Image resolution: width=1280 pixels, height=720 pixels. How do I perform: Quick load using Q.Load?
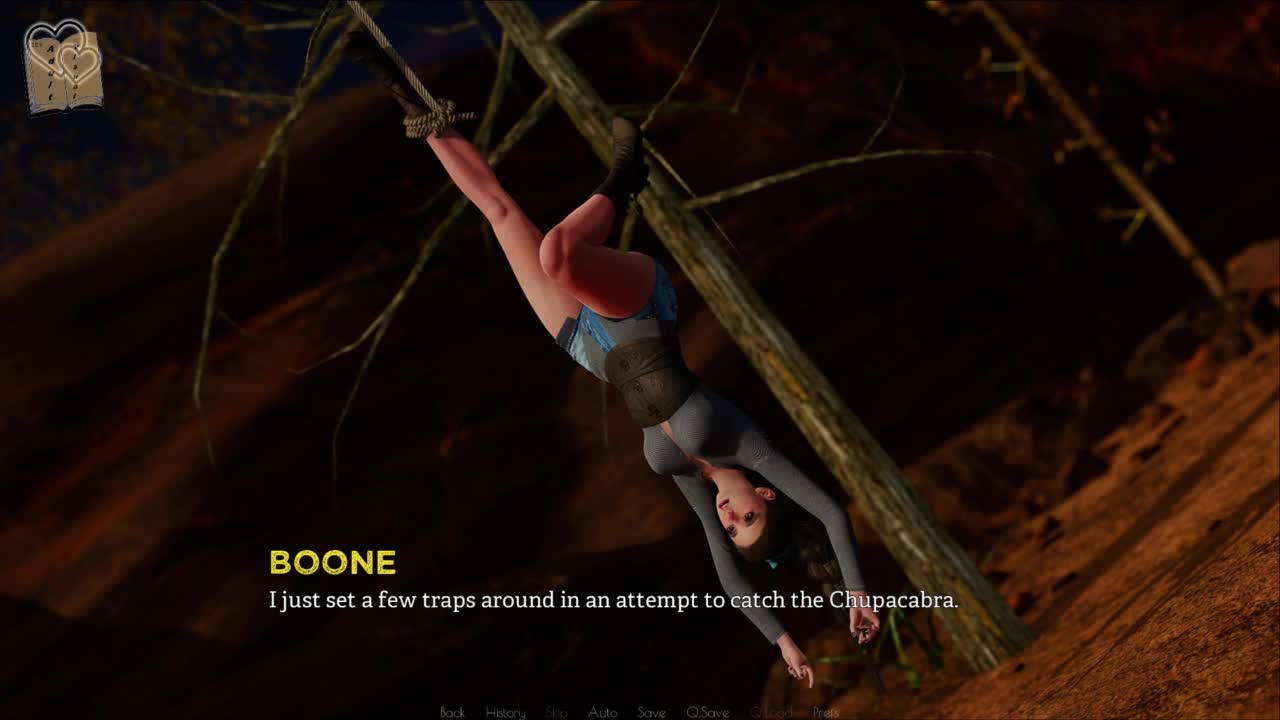tap(770, 712)
